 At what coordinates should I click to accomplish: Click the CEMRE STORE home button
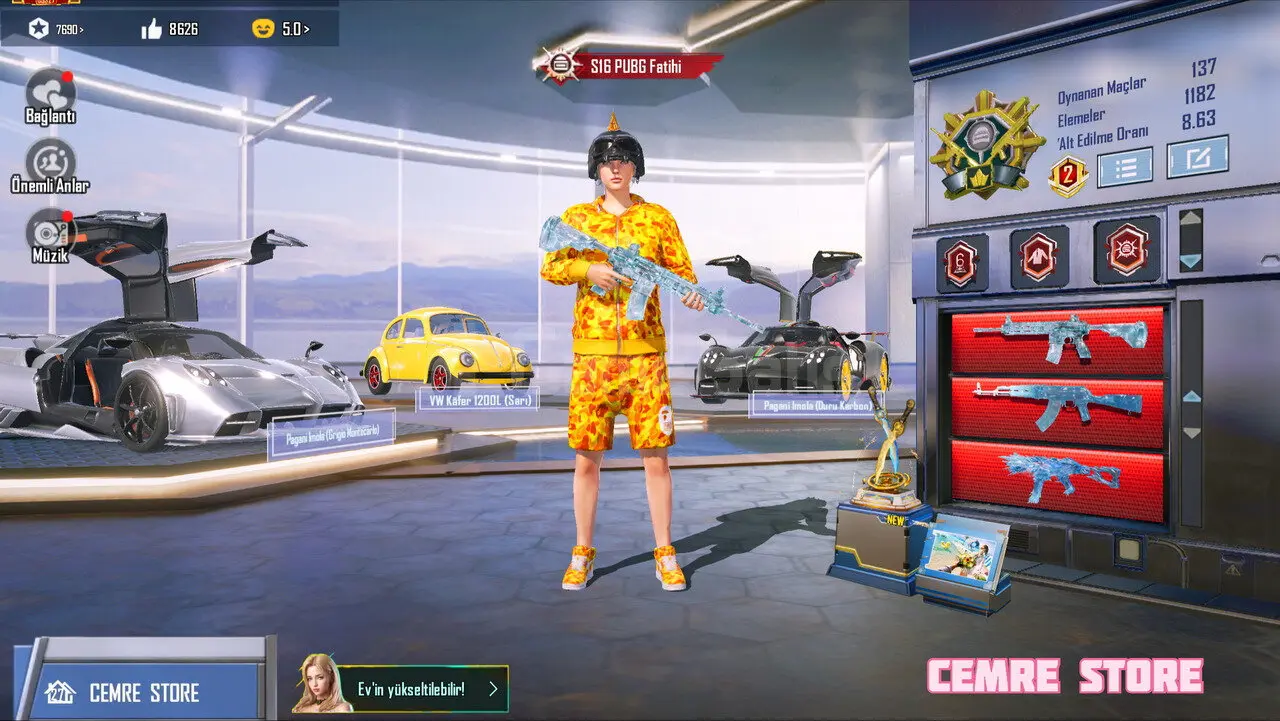coord(140,692)
